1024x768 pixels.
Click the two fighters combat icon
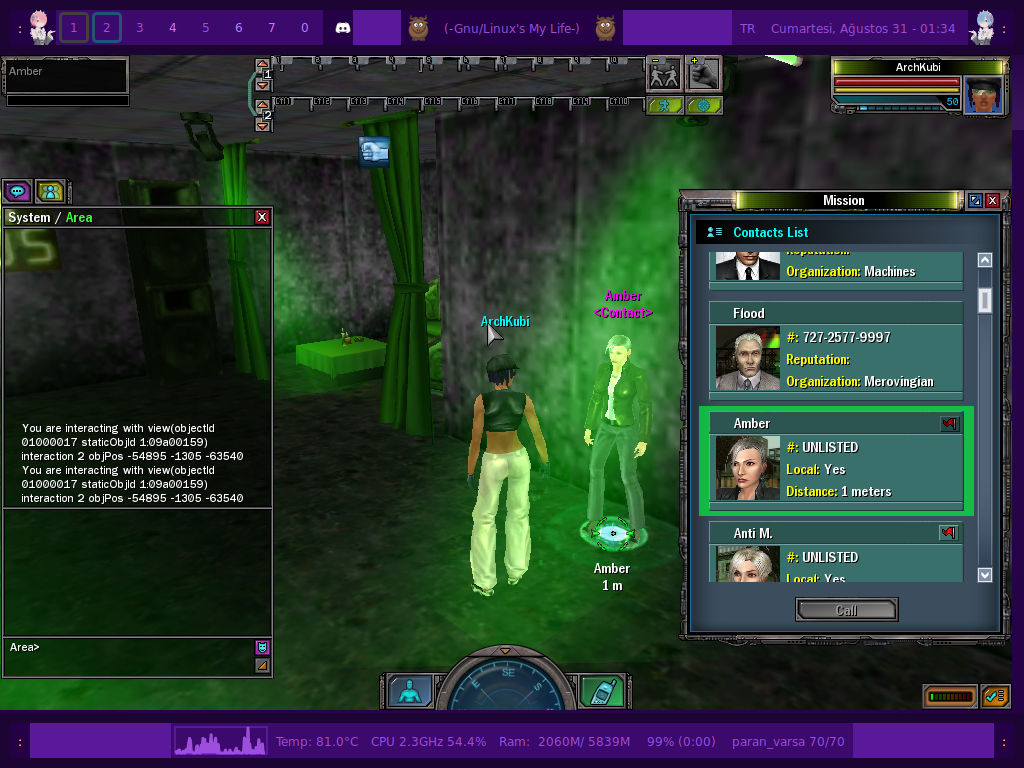click(x=664, y=73)
